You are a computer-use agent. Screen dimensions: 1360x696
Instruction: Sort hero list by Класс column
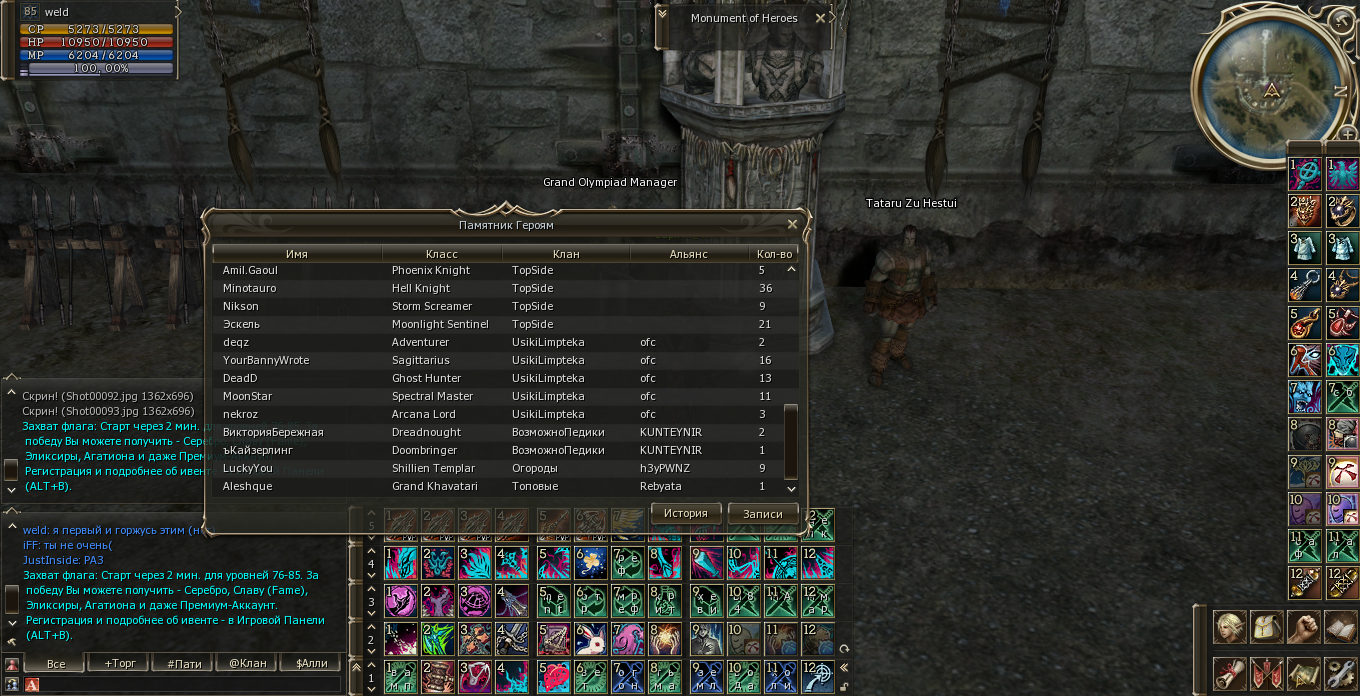coord(441,254)
